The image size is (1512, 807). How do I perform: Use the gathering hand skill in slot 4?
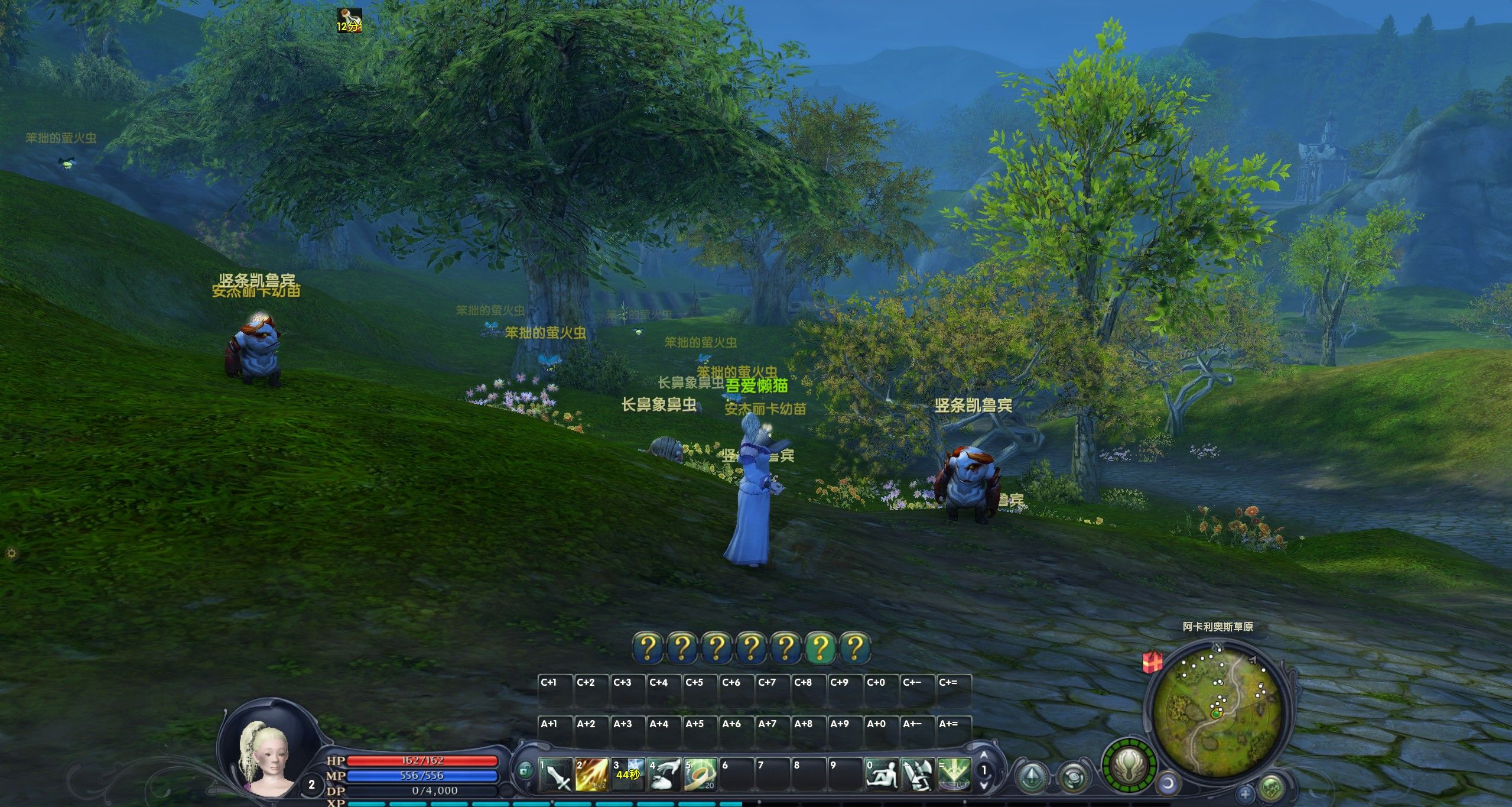pyautogui.click(x=664, y=774)
